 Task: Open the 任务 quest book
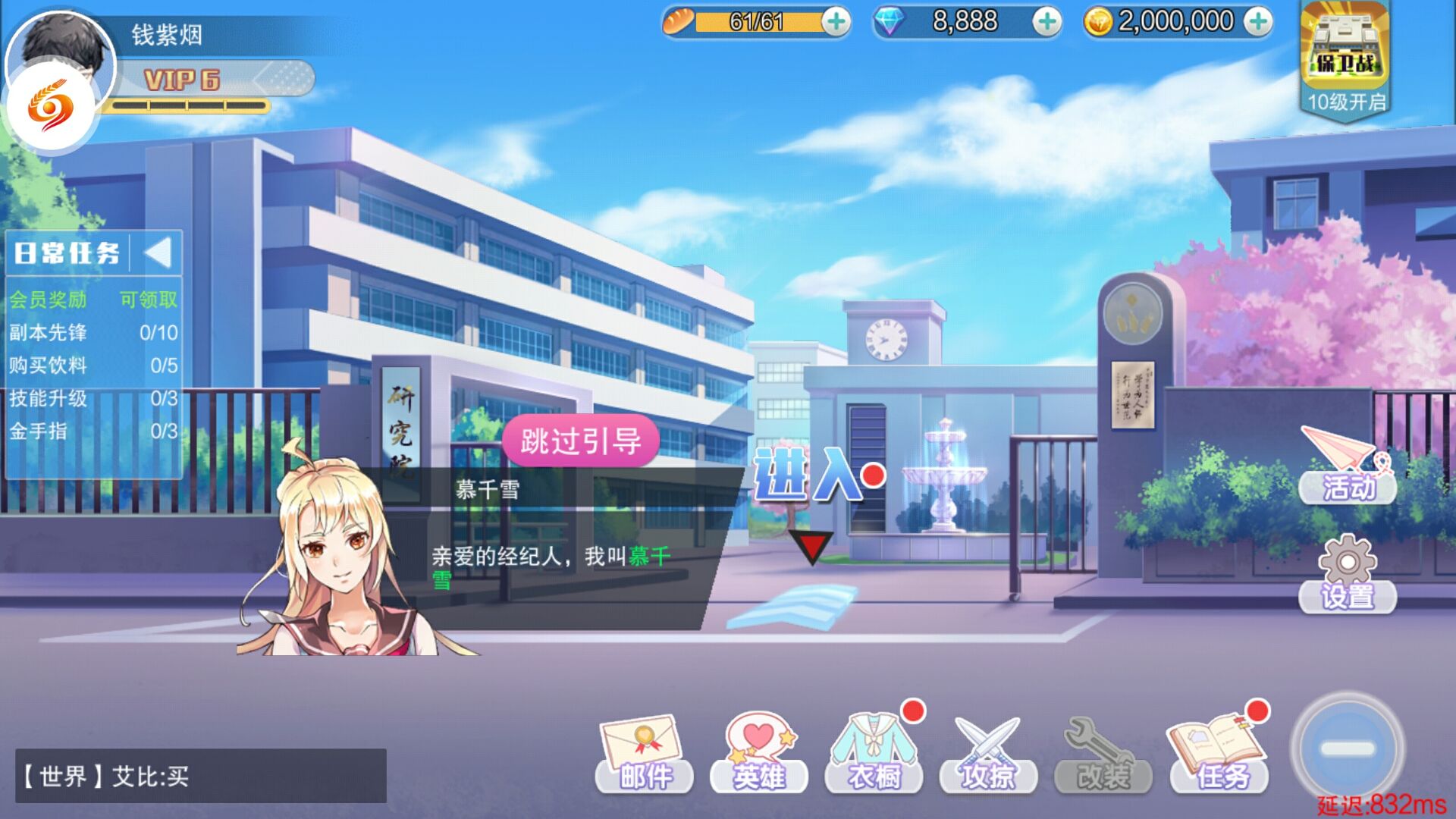point(1219,755)
